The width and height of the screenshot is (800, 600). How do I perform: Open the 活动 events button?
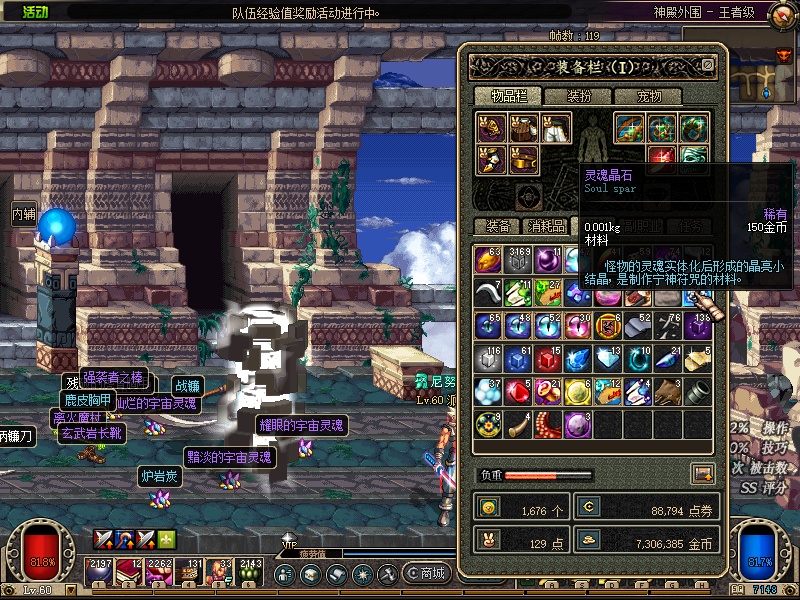33,12
